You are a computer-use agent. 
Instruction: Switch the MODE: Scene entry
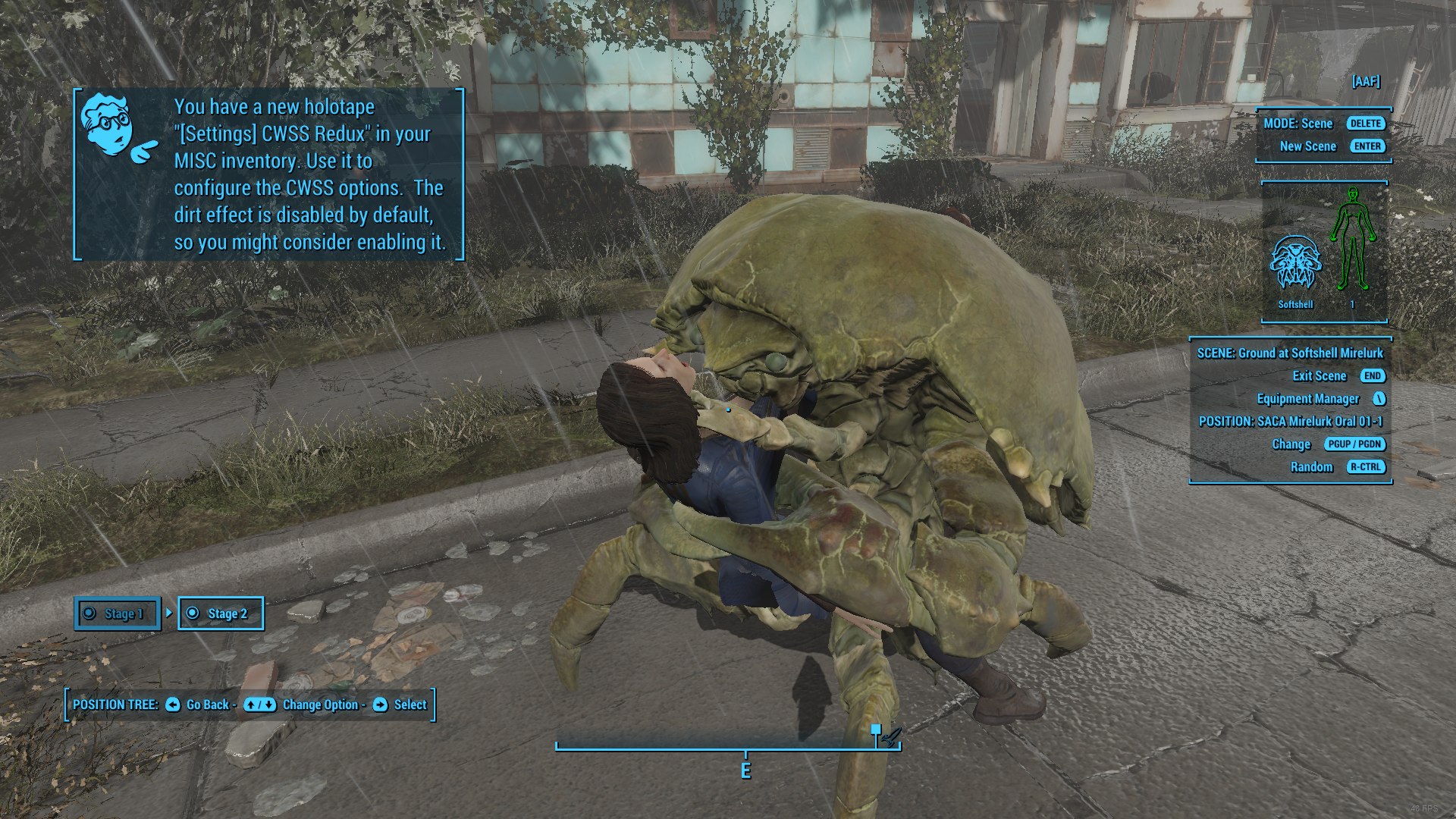(1298, 124)
